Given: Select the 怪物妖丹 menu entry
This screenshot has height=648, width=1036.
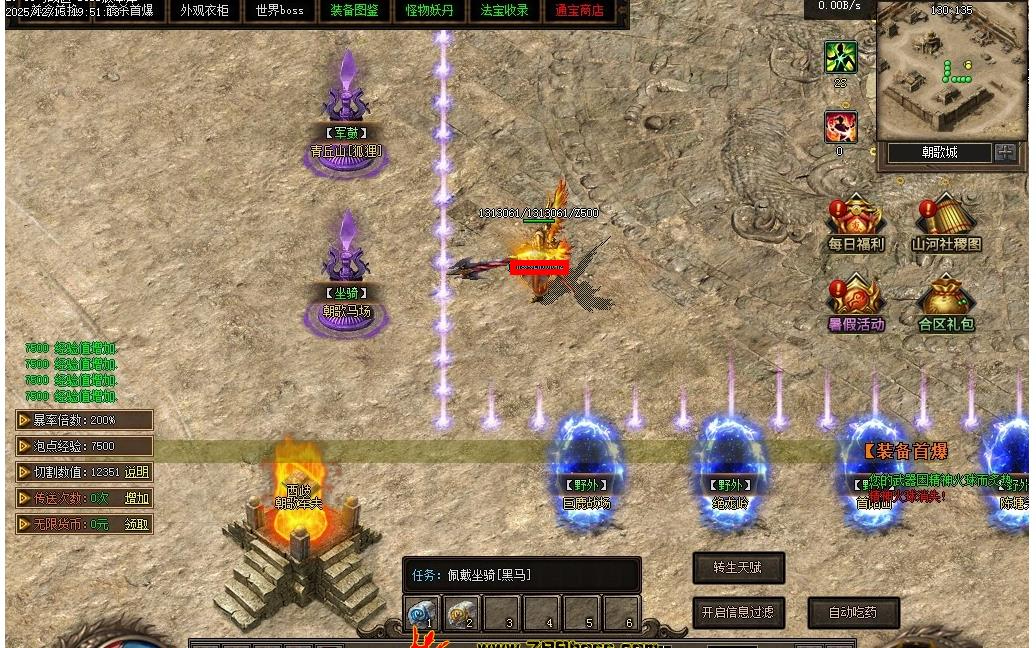Looking at the screenshot, I should pyautogui.click(x=429, y=11).
